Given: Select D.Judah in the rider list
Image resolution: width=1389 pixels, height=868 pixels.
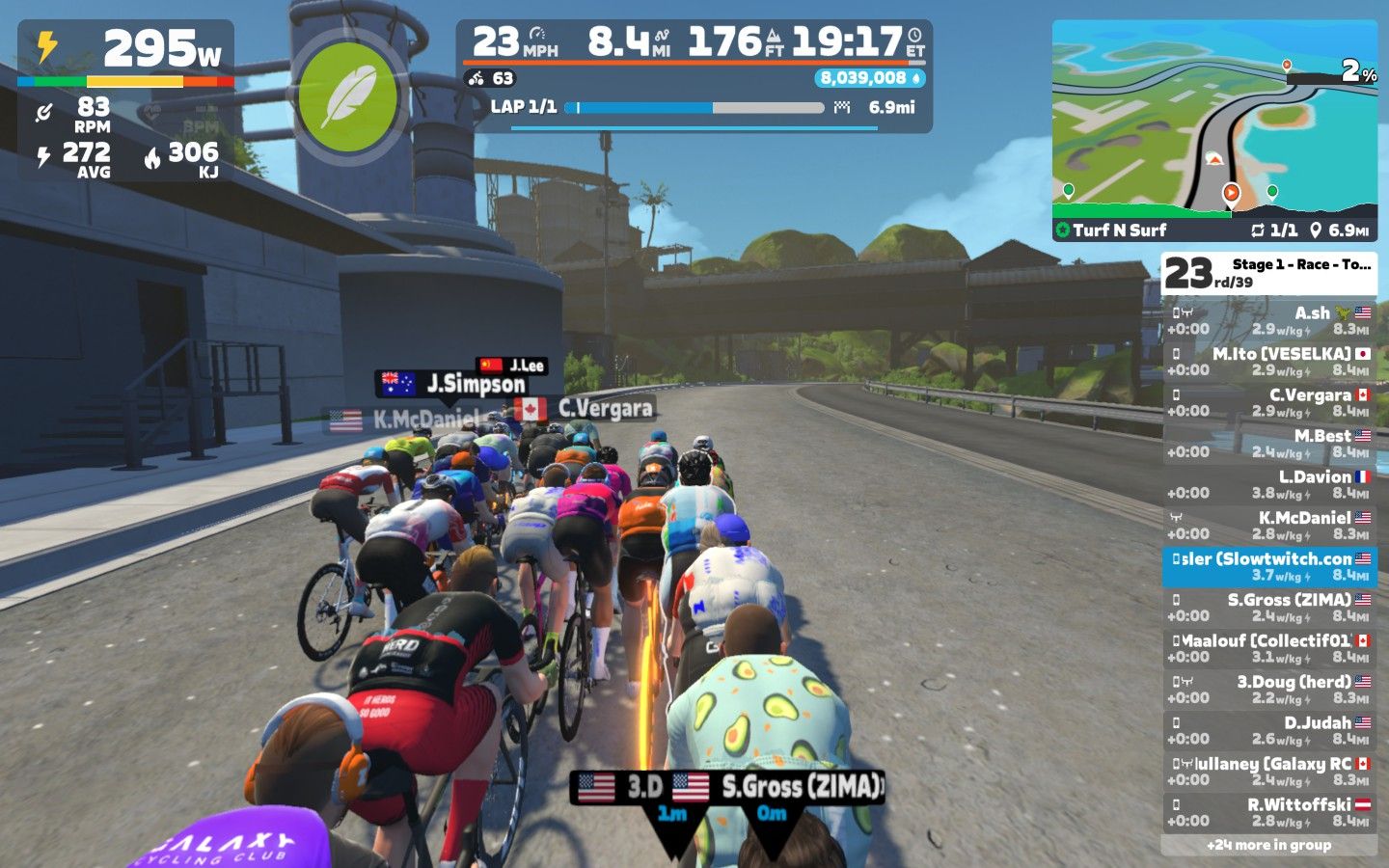Looking at the screenshot, I should [x=1269, y=730].
